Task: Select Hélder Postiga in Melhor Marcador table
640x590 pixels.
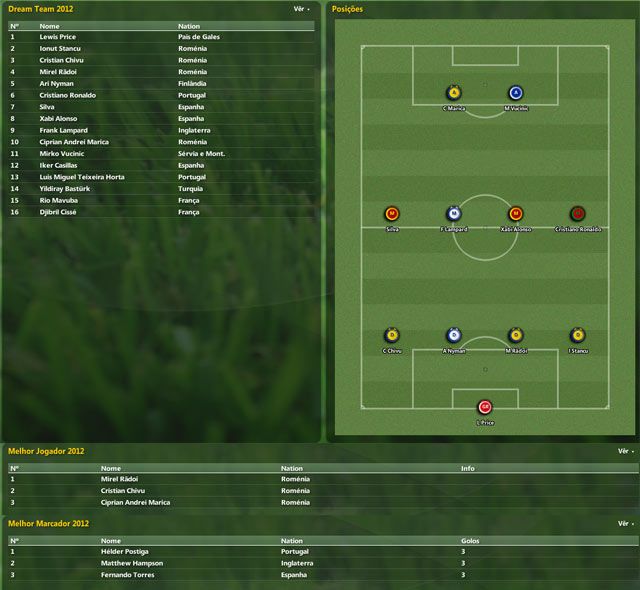Action: [124, 551]
